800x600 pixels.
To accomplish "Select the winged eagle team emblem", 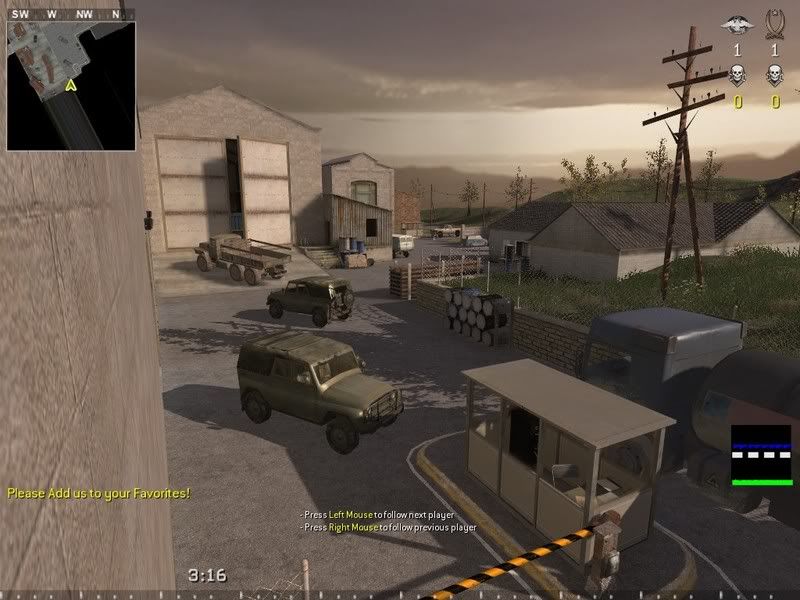I will [x=737, y=23].
